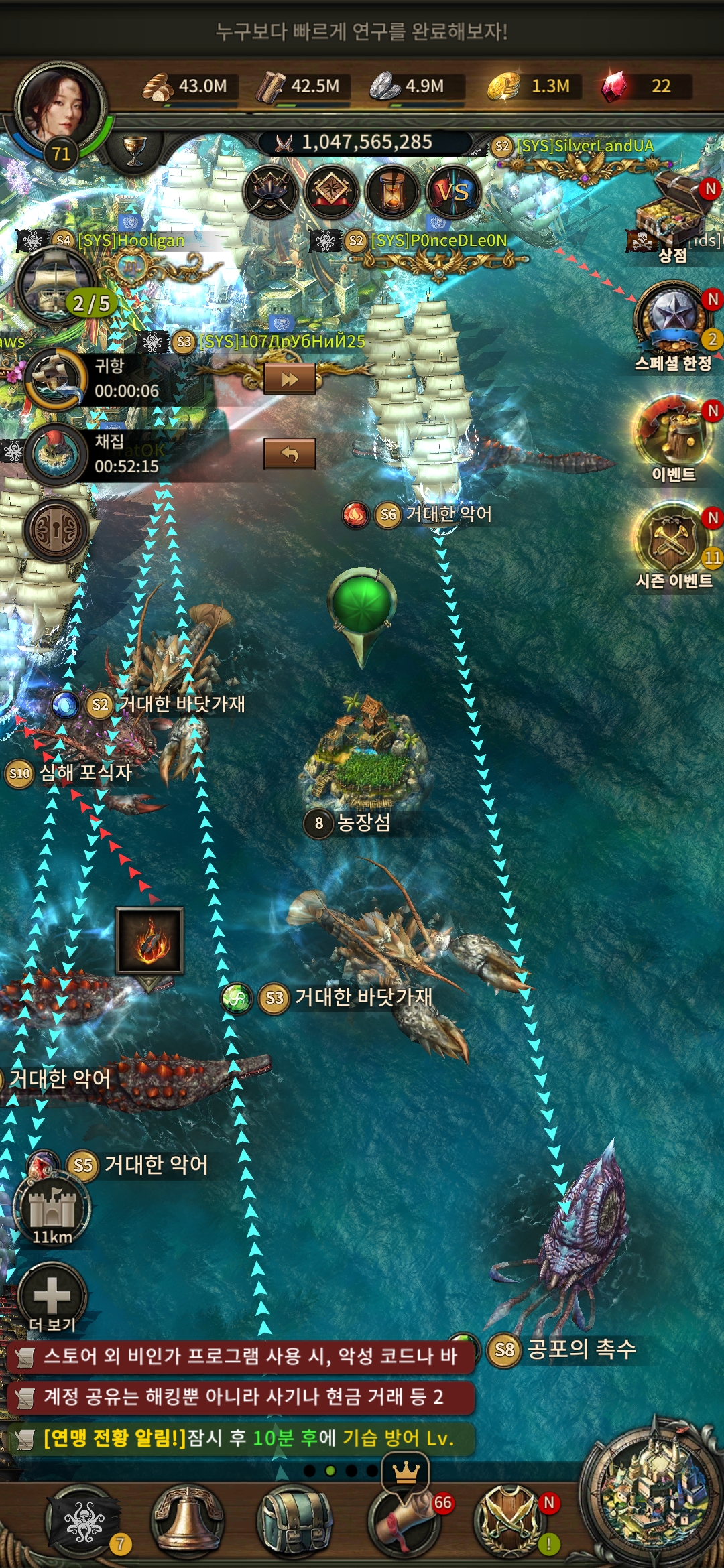The width and height of the screenshot is (724, 1568).
Task: Open the trophy goblet rankings
Action: (134, 149)
